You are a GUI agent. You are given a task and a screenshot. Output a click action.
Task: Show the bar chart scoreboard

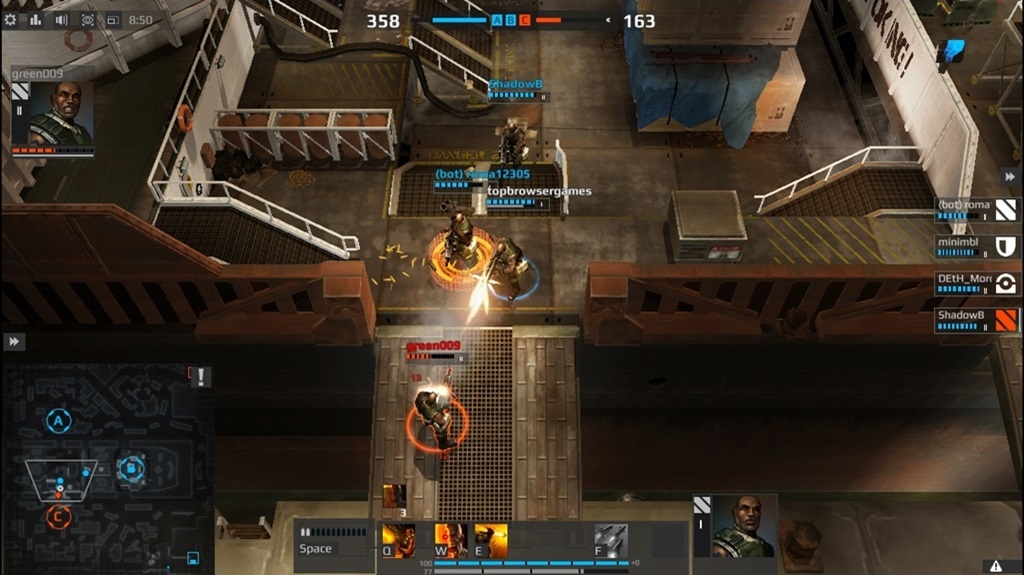point(36,19)
